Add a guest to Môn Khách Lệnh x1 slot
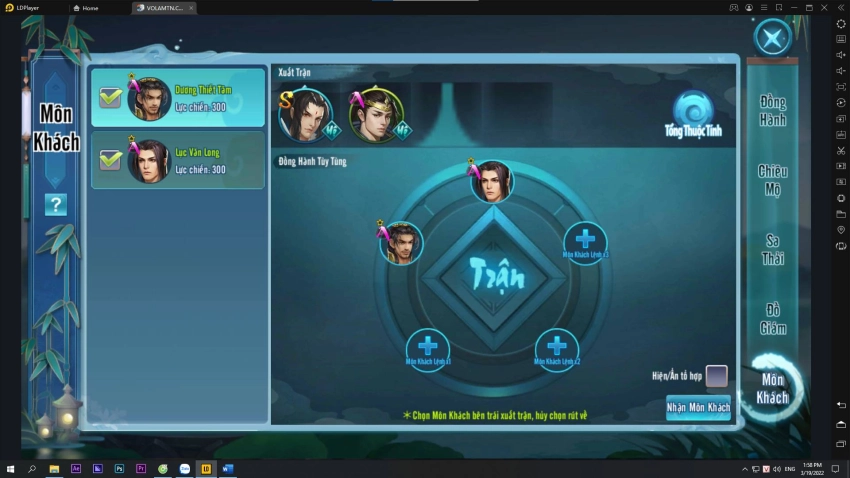Viewport: 850px width, 478px height. pos(427,347)
